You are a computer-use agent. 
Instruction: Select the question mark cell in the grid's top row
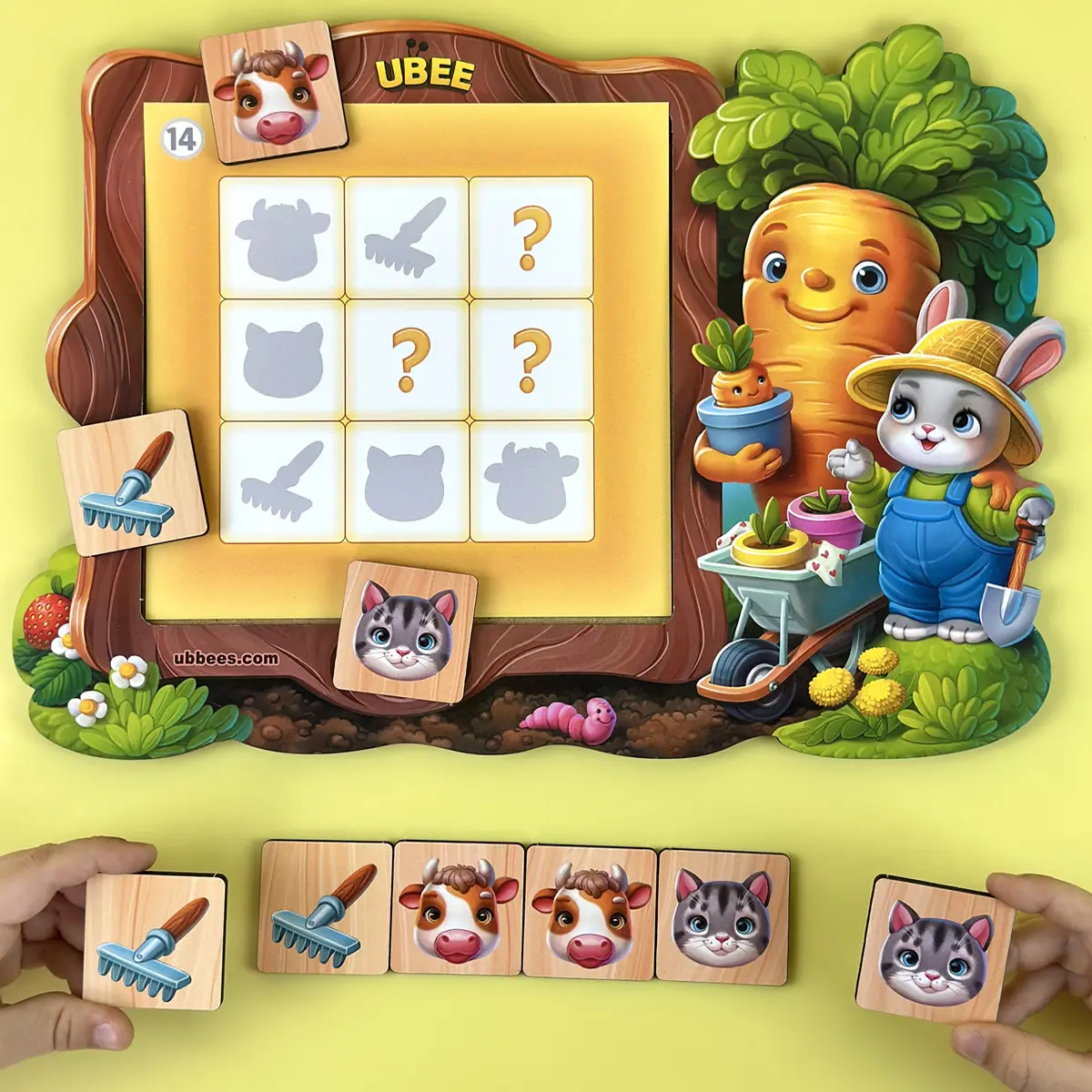530,236
